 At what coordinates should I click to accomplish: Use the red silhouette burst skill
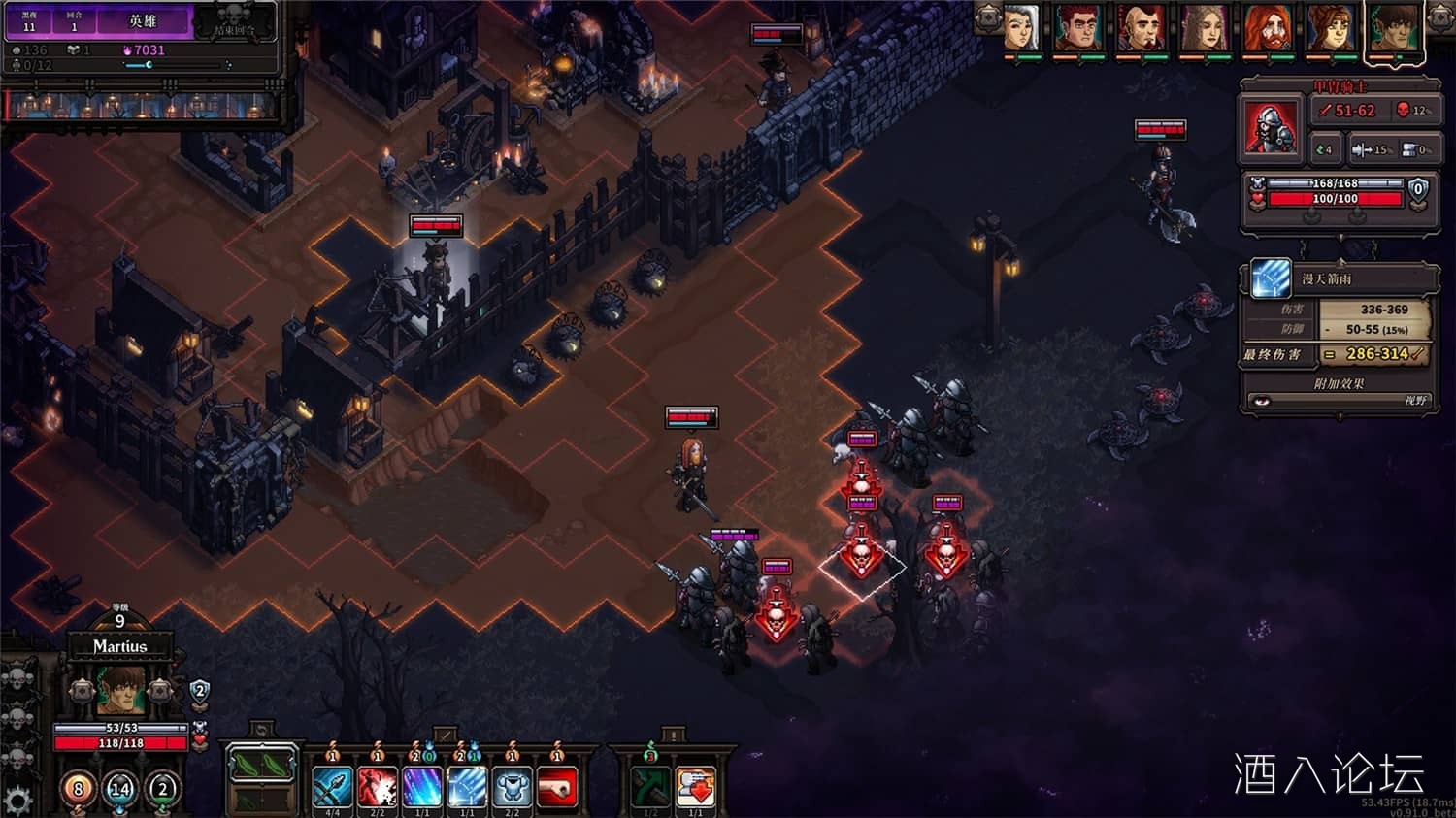pos(378,787)
